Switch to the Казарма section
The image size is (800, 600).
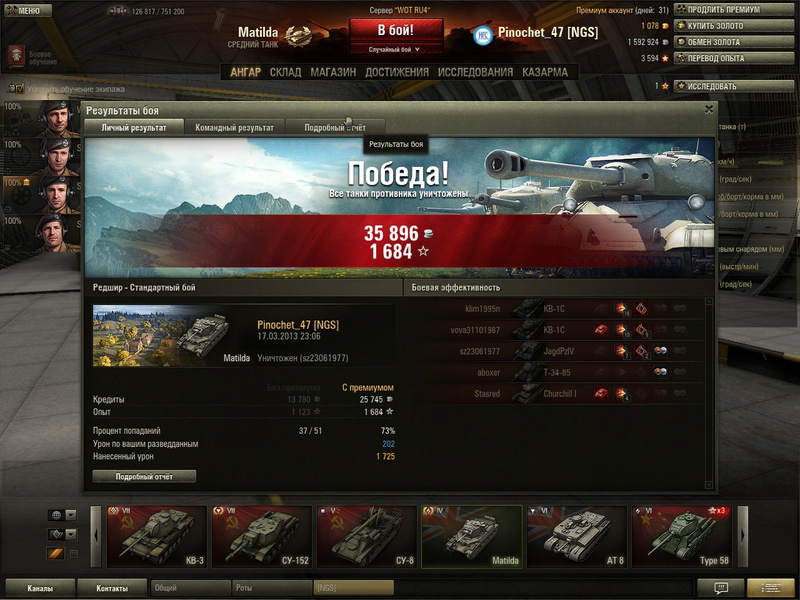[544, 72]
